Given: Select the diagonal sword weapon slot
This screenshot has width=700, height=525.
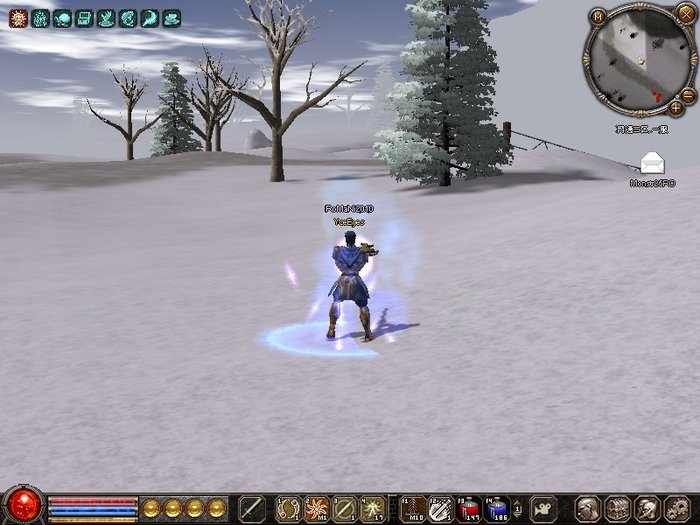Looking at the screenshot, I should pos(251,508).
